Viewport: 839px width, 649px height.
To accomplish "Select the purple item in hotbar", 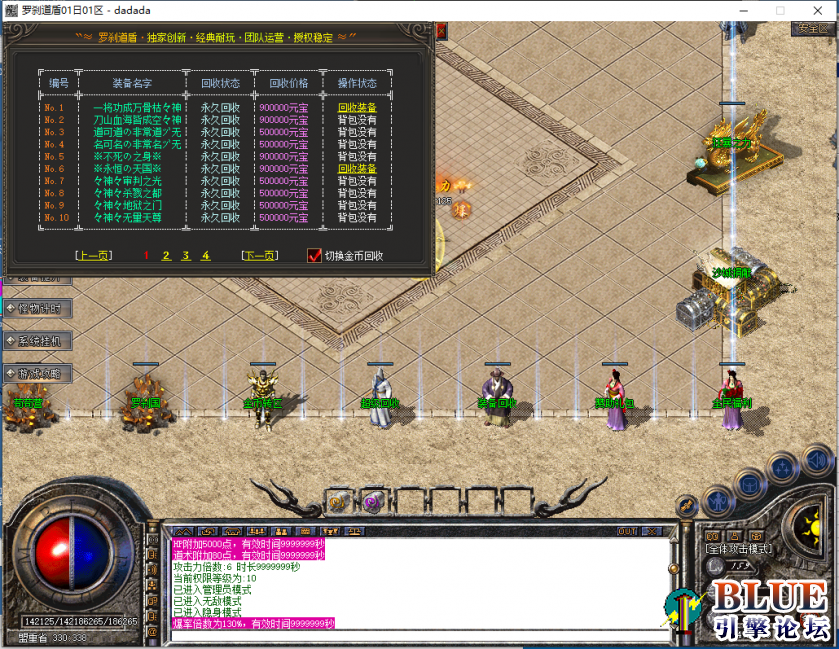I will click(373, 502).
